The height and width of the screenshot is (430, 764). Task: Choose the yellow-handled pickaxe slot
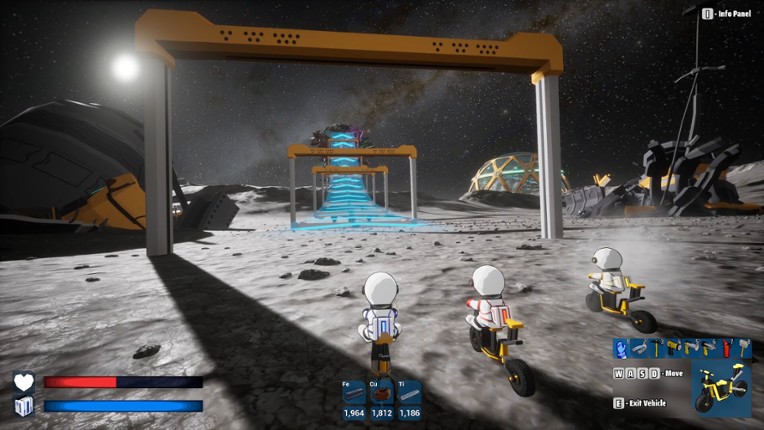click(656, 348)
